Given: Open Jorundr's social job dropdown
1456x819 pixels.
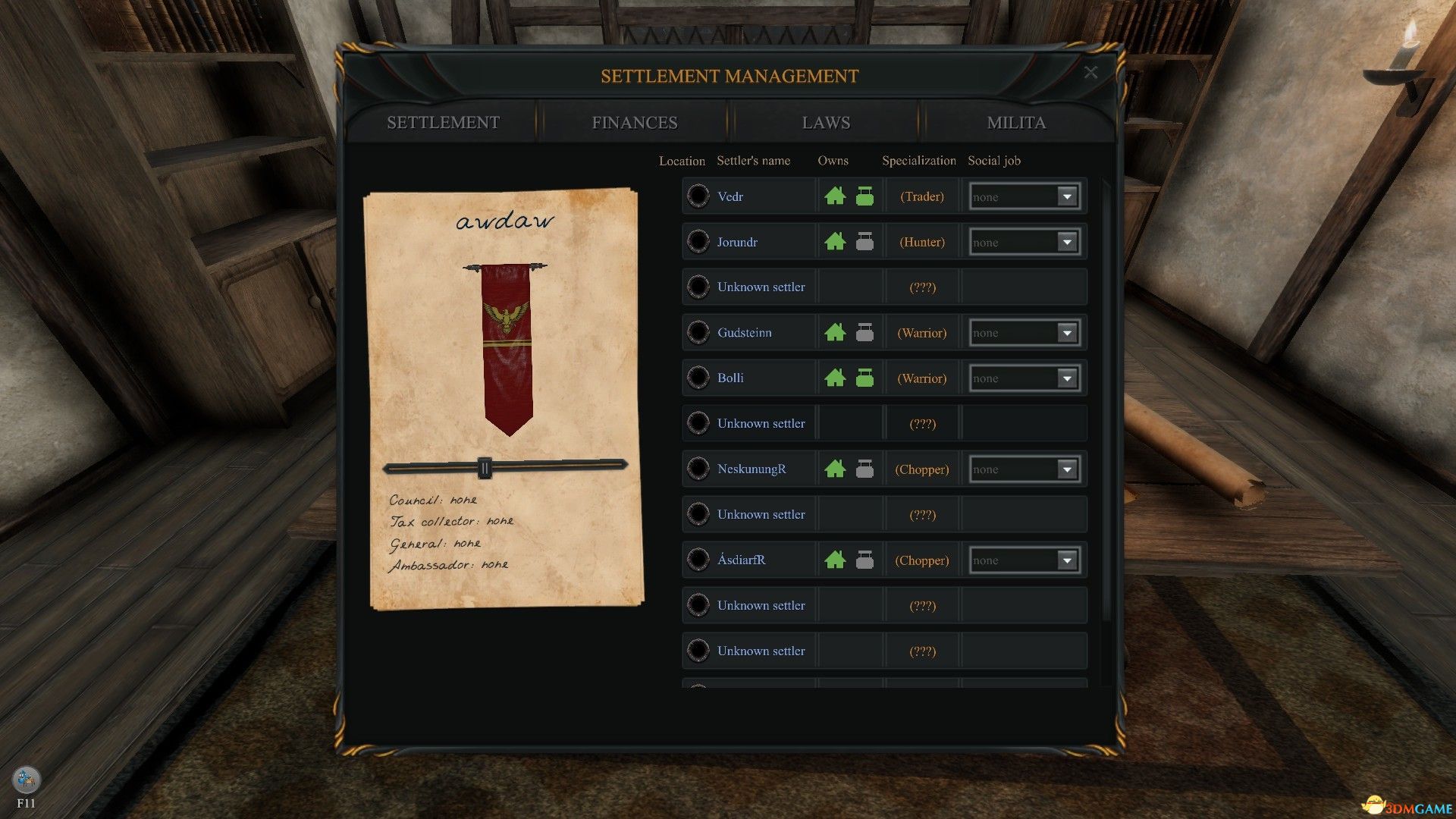Looking at the screenshot, I should click(x=1067, y=243).
